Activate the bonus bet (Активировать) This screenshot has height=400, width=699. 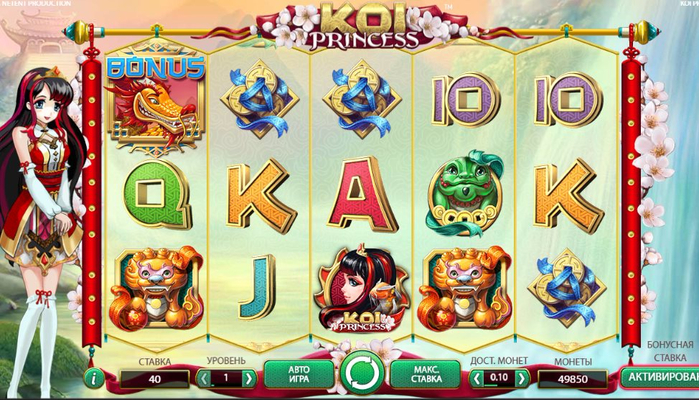(x=658, y=378)
